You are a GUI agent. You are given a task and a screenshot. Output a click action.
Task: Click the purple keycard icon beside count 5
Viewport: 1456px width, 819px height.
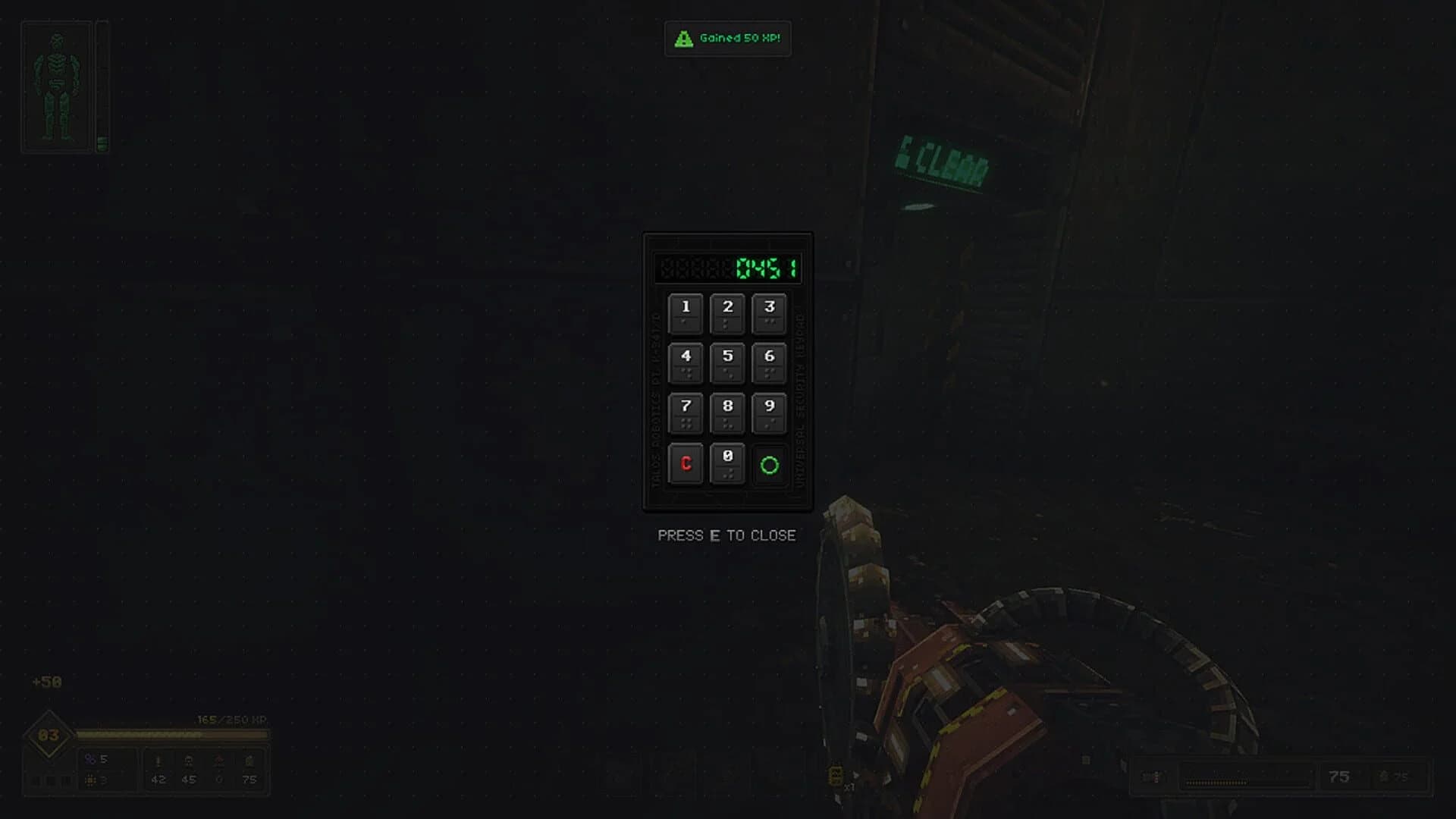[x=90, y=760]
